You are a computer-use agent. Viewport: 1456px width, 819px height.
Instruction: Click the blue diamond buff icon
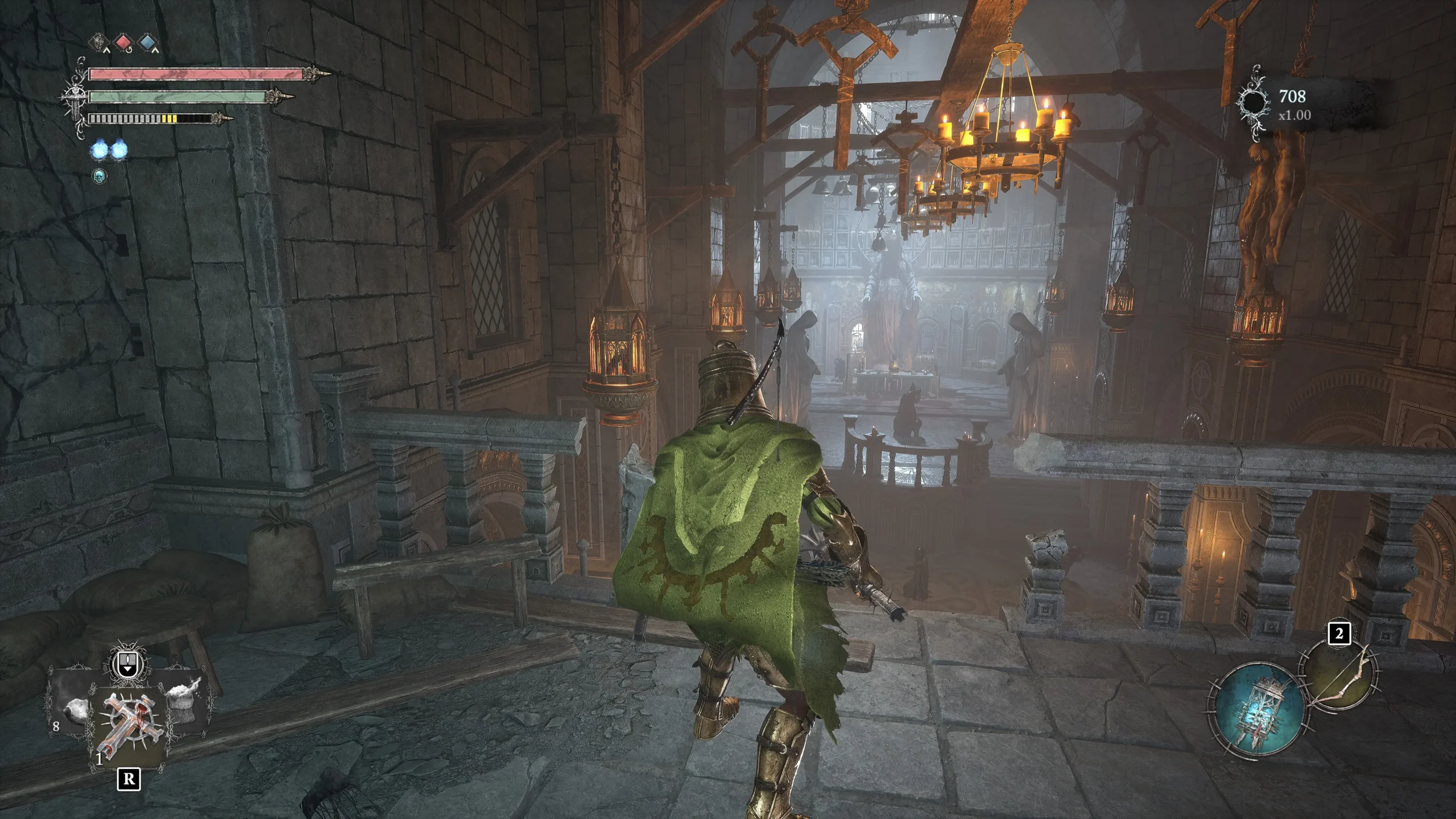click(x=148, y=42)
